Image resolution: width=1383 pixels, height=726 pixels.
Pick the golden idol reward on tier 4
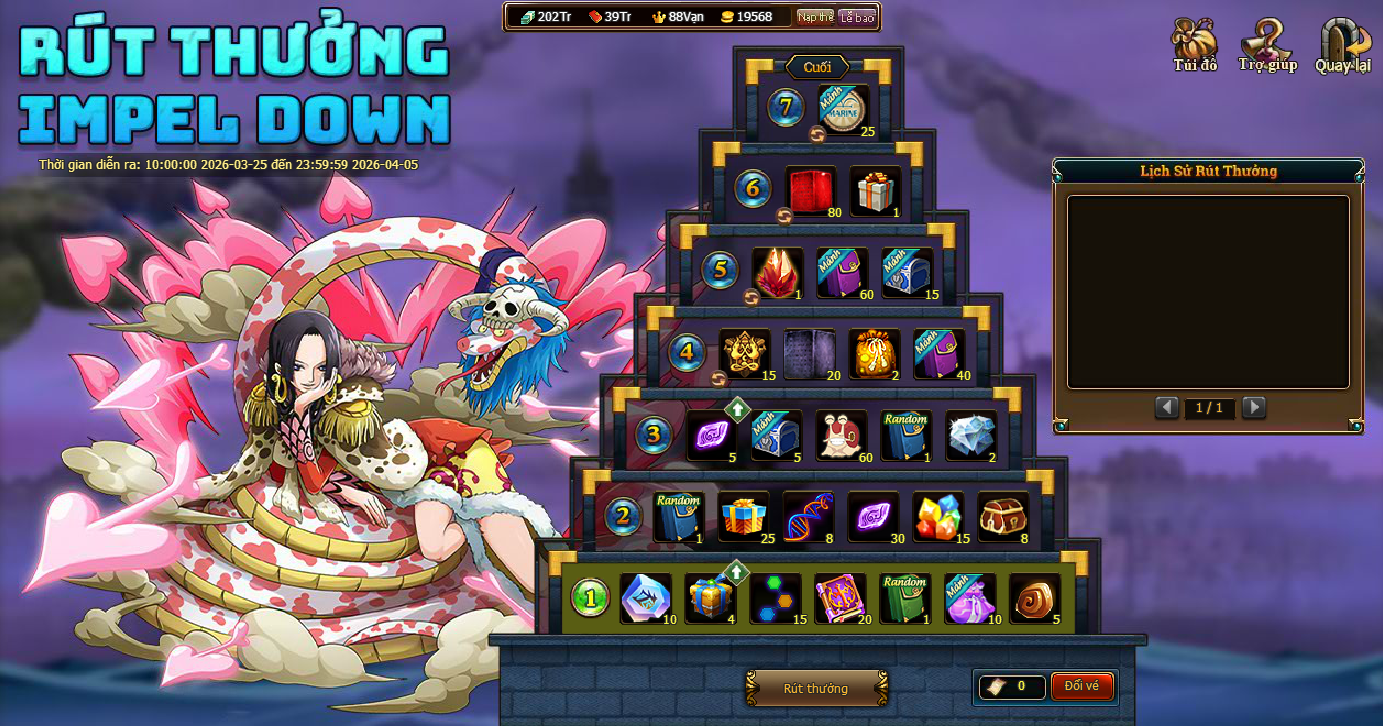coord(745,354)
